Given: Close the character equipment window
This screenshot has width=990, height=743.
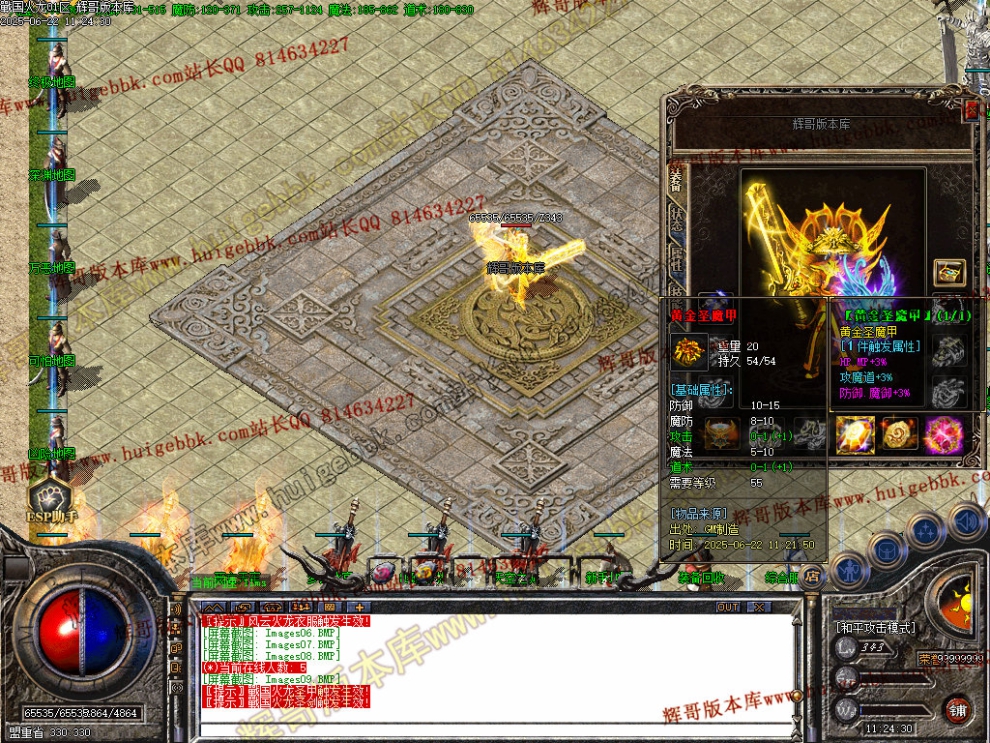Looking at the screenshot, I should point(969,109).
